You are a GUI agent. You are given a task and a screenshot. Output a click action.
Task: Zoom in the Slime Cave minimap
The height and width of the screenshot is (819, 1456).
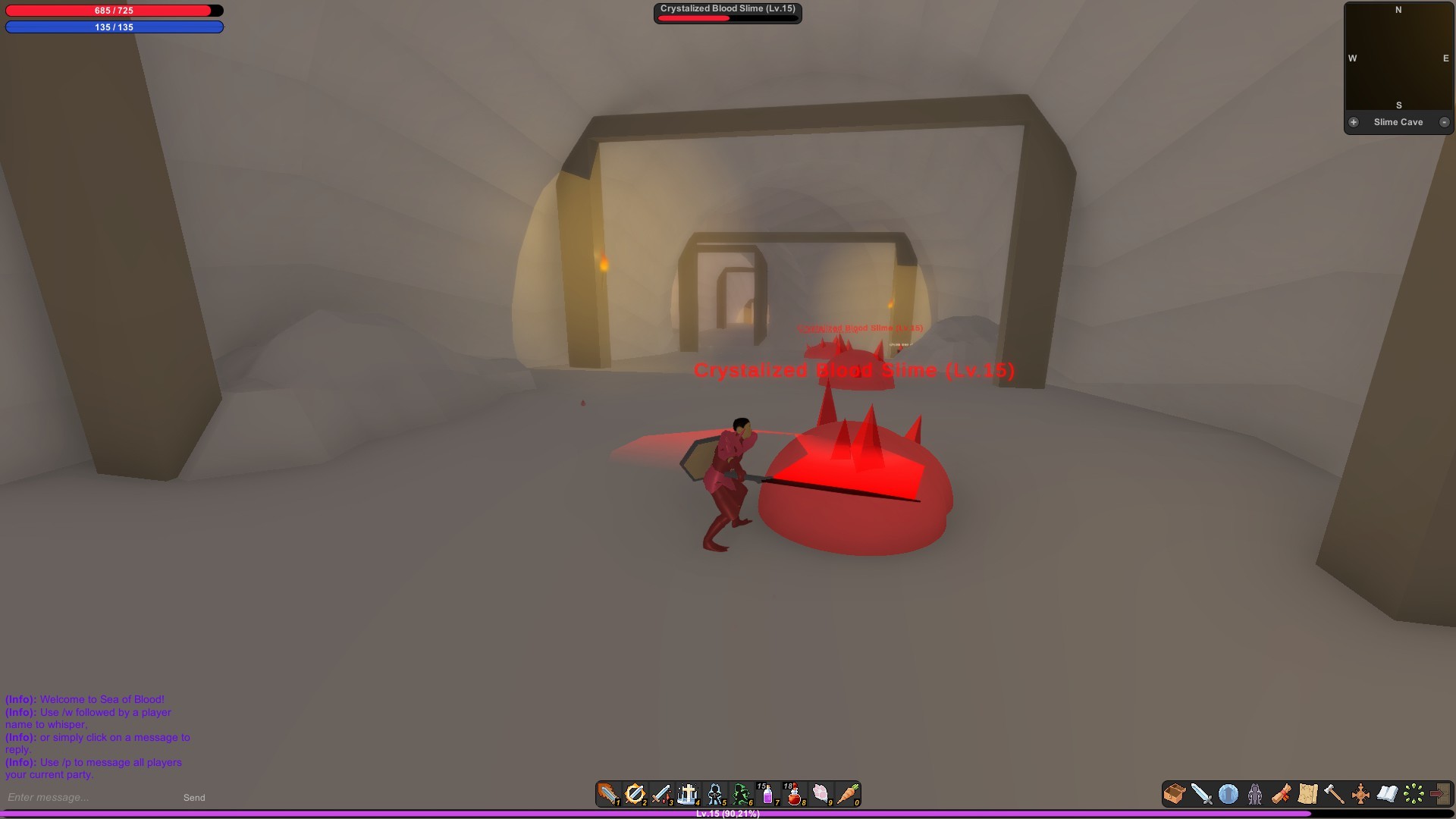[1354, 121]
